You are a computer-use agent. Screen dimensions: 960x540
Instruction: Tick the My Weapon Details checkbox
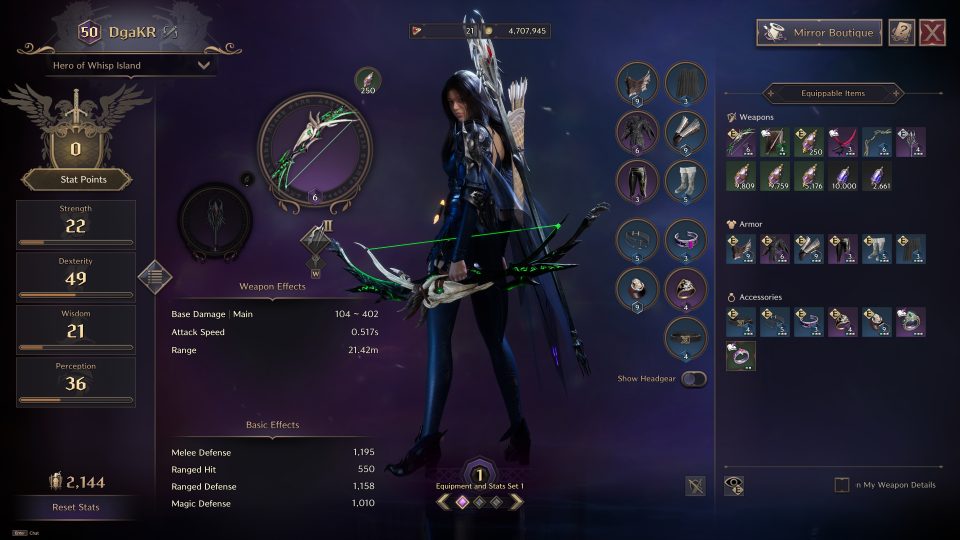tap(842, 485)
